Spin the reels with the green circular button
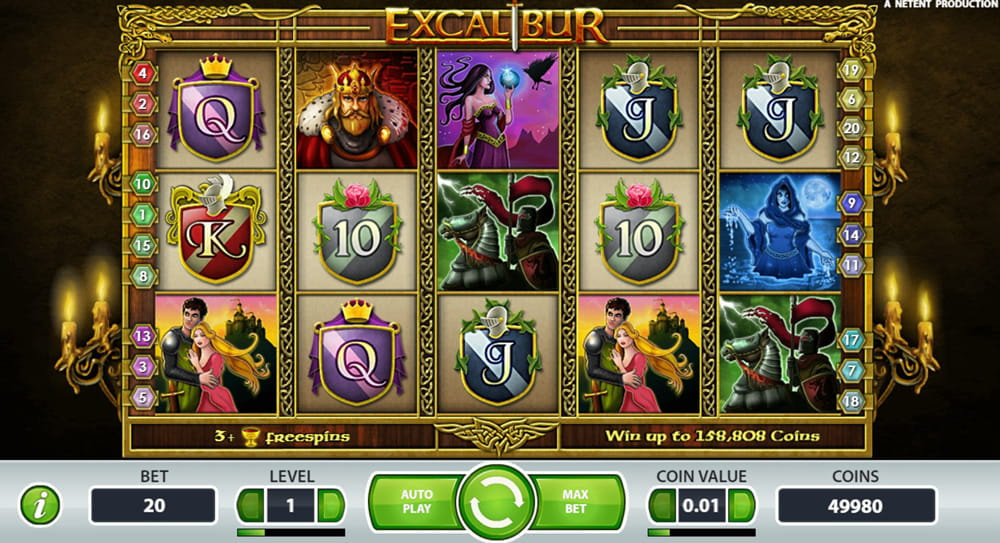The width and height of the screenshot is (1000, 543). (x=498, y=504)
